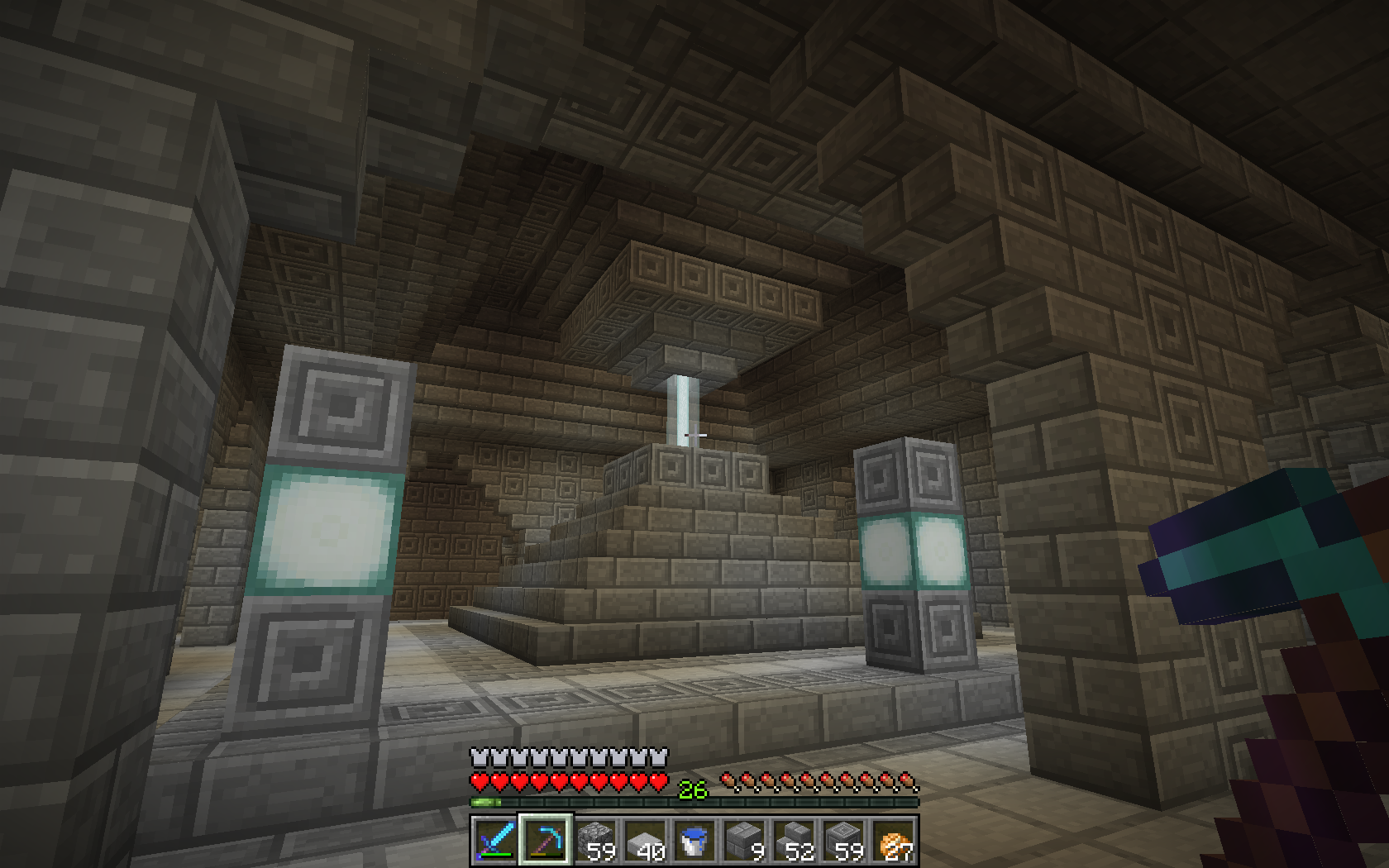Select the diamond pickaxe hotbar slot
Screen dimensions: 1389x868
[x=544, y=841]
